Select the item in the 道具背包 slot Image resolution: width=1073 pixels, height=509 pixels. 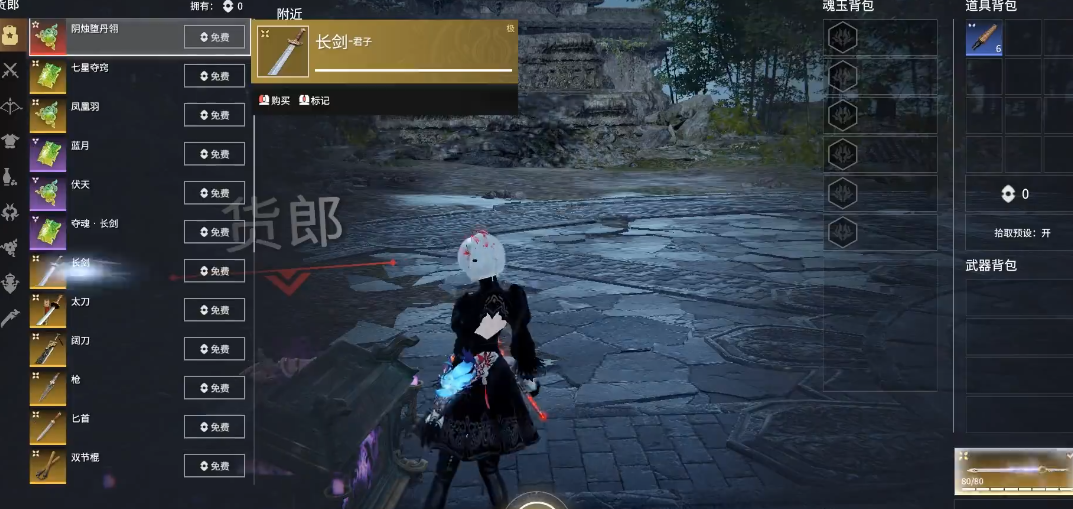tap(984, 38)
